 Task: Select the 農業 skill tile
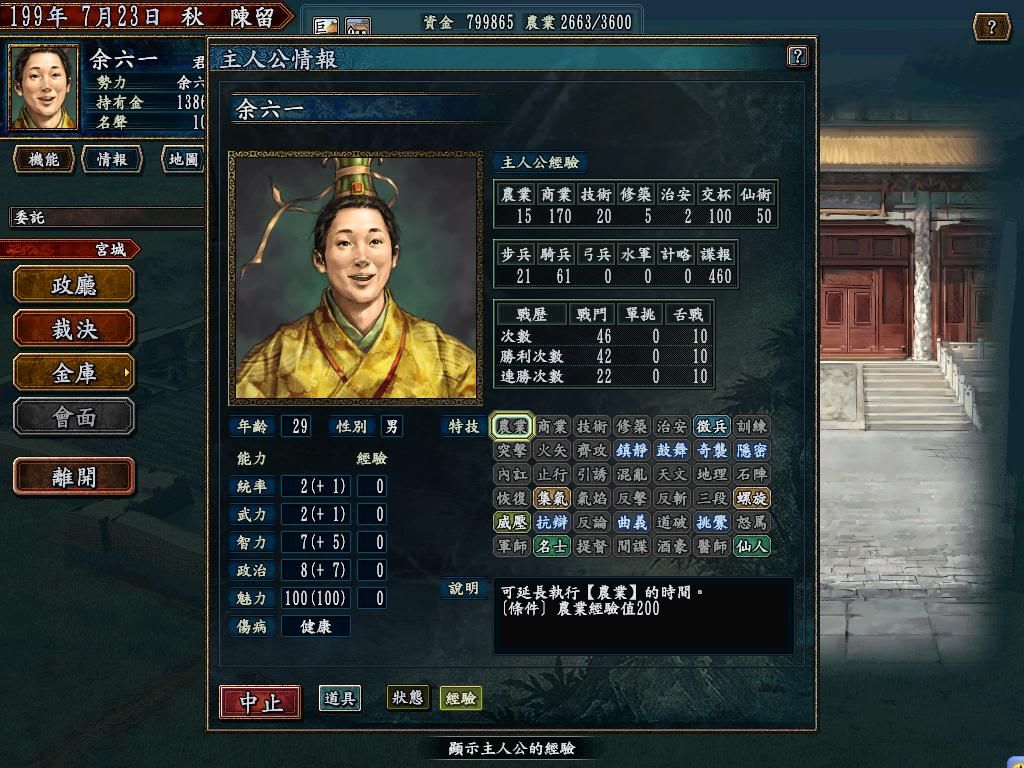click(x=512, y=426)
